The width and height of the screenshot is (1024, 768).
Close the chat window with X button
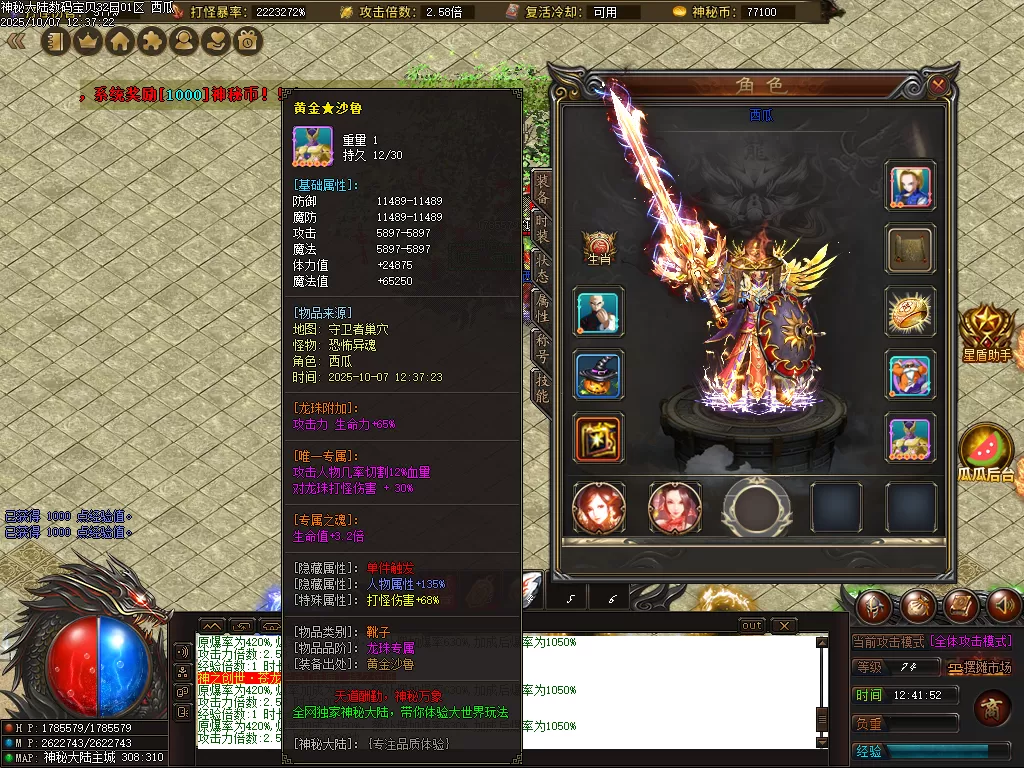pos(785,626)
